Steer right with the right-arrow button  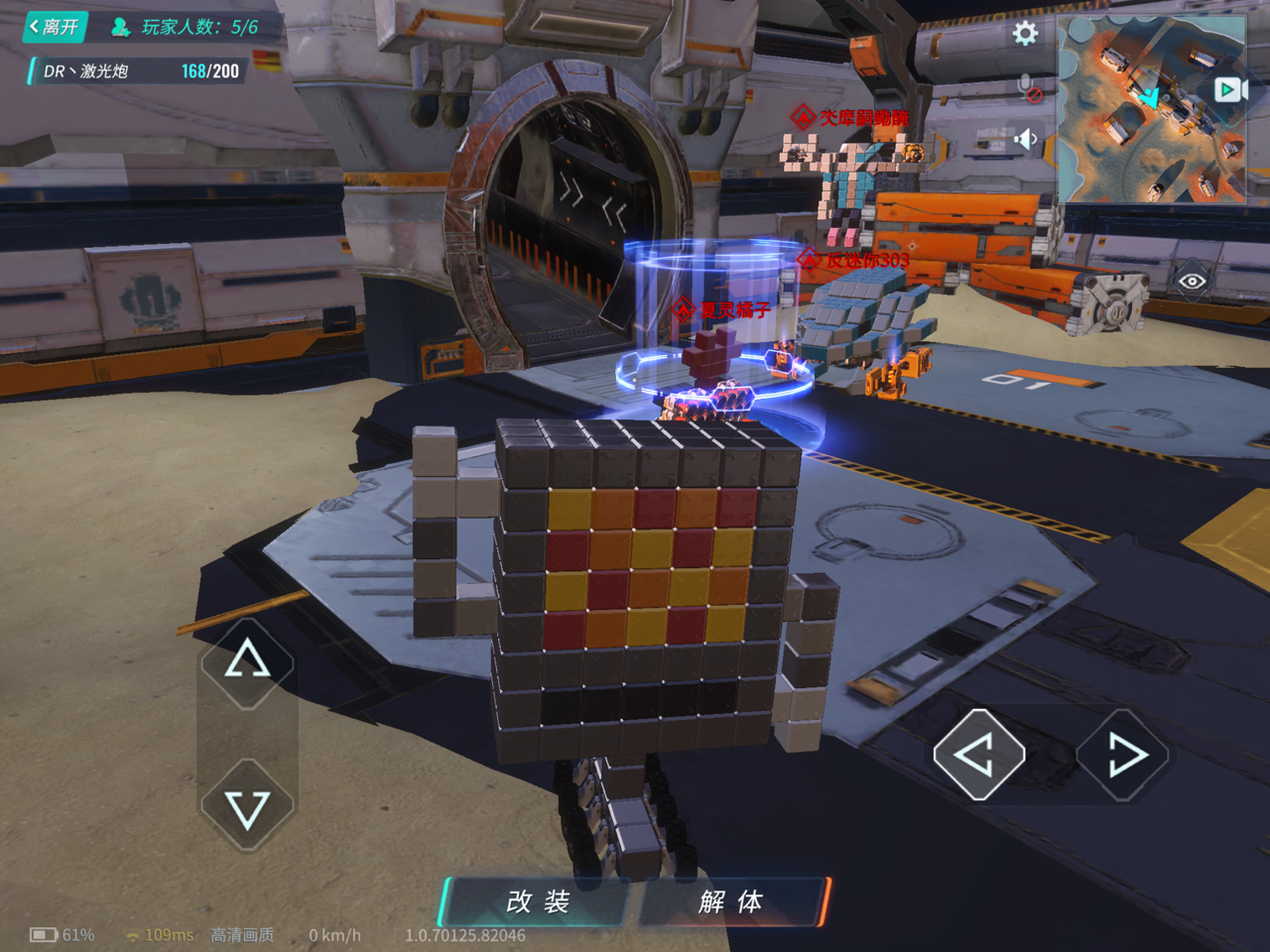[1123, 756]
